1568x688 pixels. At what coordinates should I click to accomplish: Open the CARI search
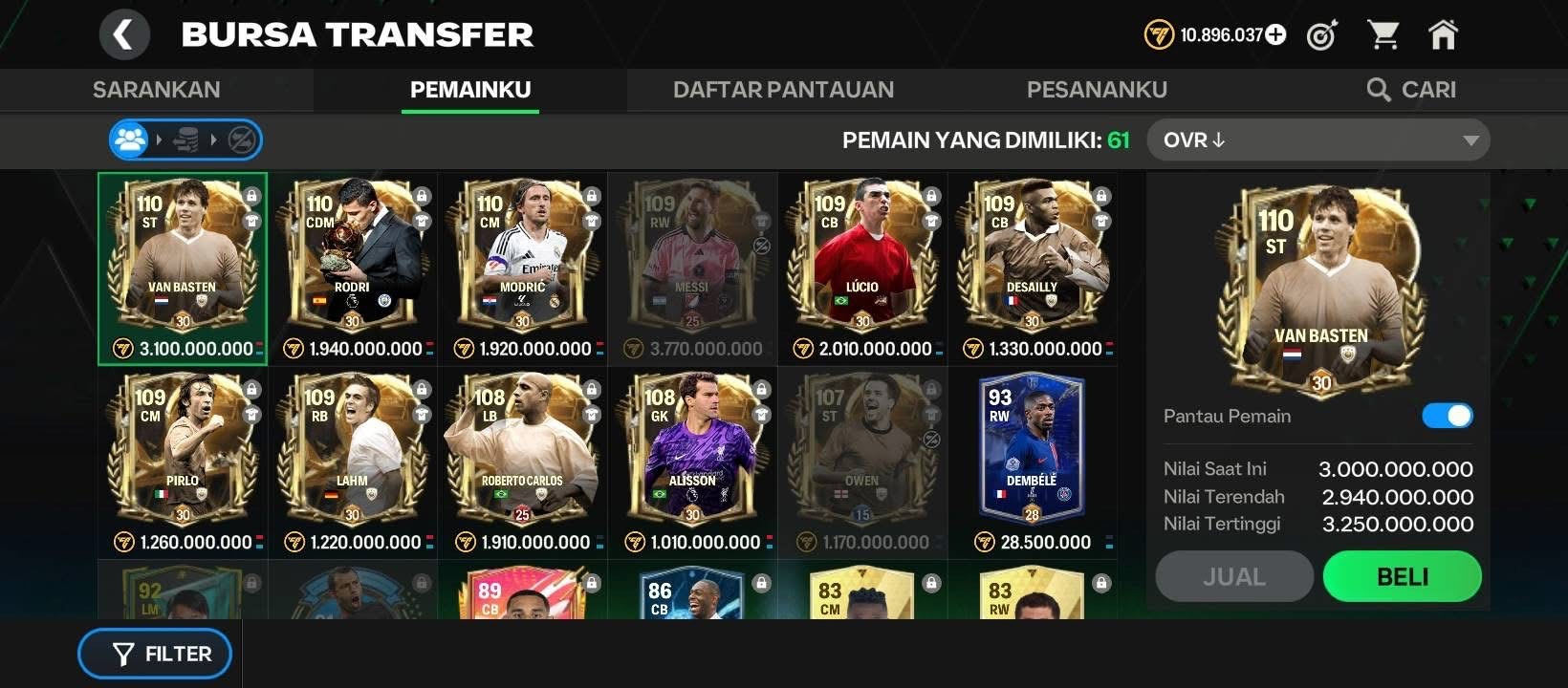[x=1411, y=90]
